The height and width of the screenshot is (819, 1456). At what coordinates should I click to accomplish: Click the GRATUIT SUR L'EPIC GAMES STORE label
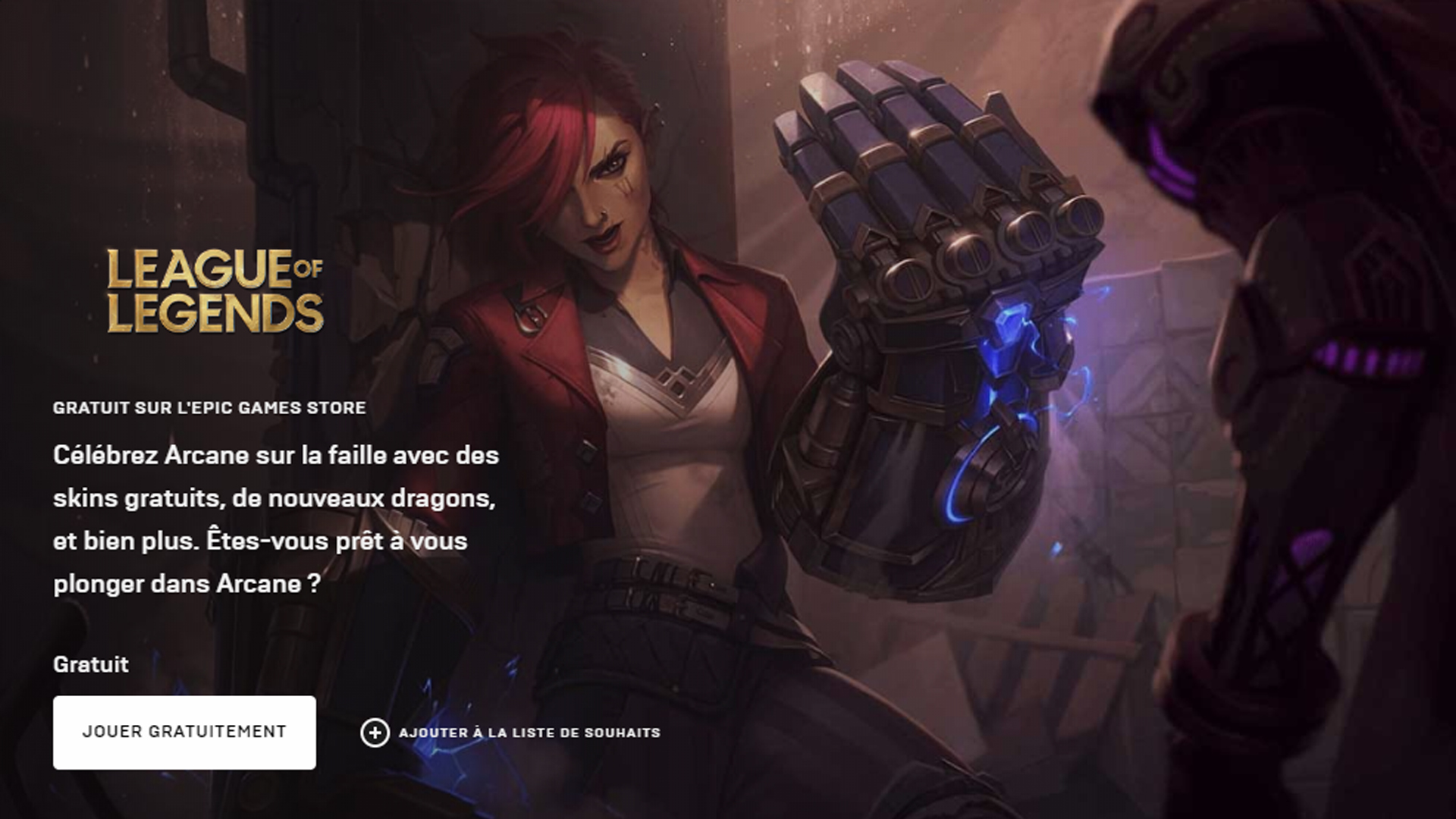click(x=209, y=406)
